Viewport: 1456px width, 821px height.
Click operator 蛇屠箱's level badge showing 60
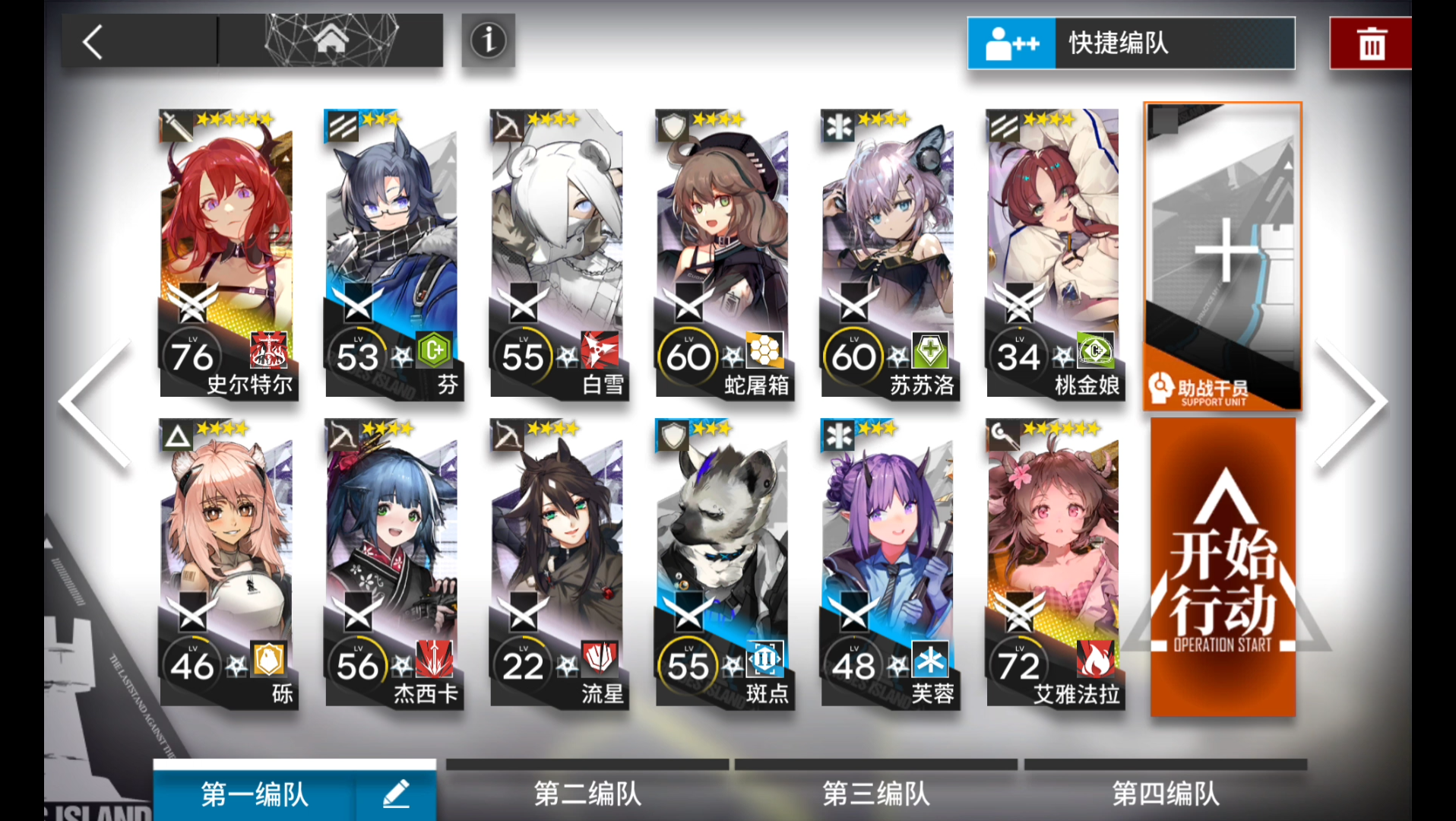click(689, 353)
